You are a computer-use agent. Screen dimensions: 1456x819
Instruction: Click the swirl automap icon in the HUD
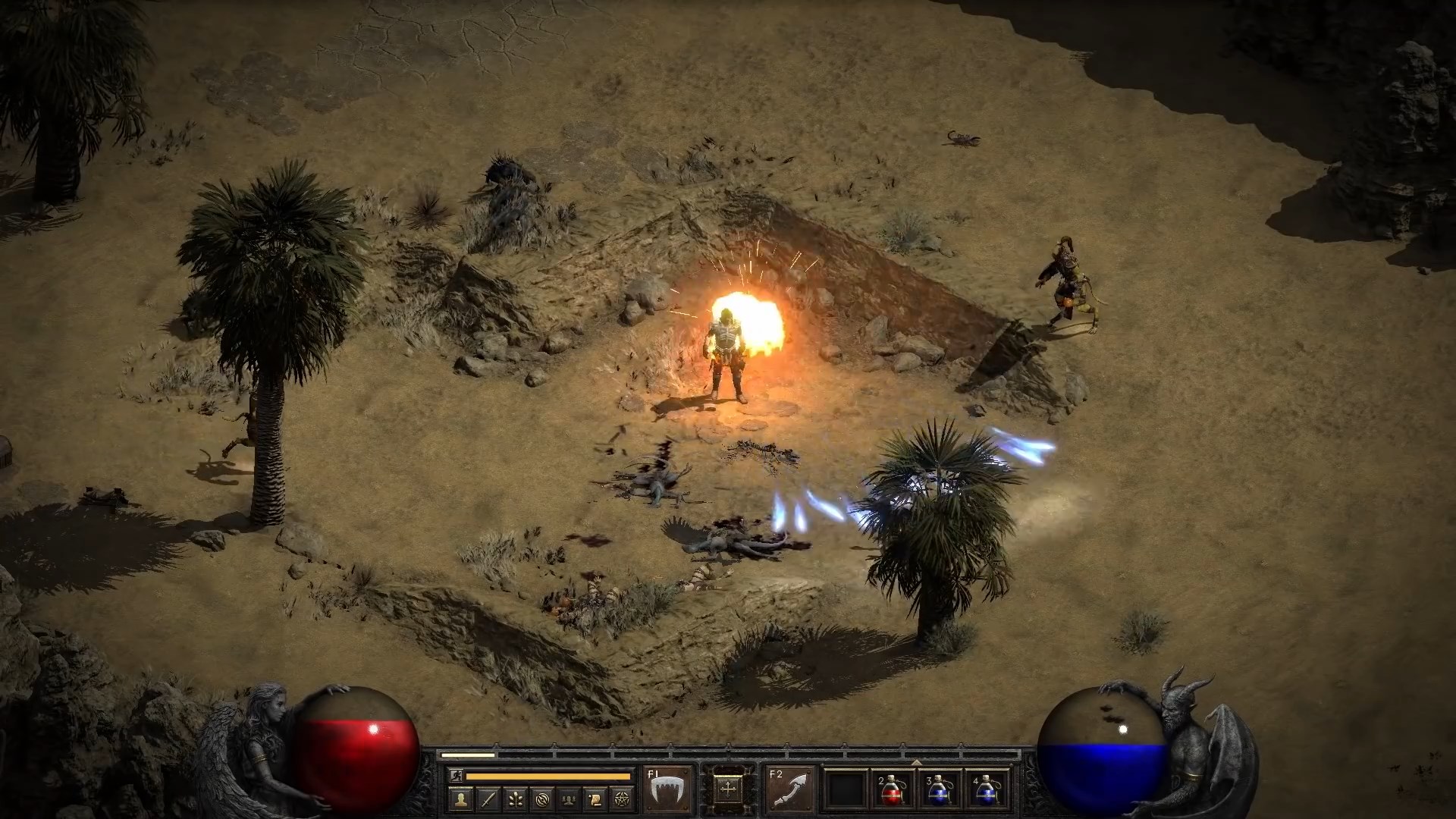coord(543,797)
